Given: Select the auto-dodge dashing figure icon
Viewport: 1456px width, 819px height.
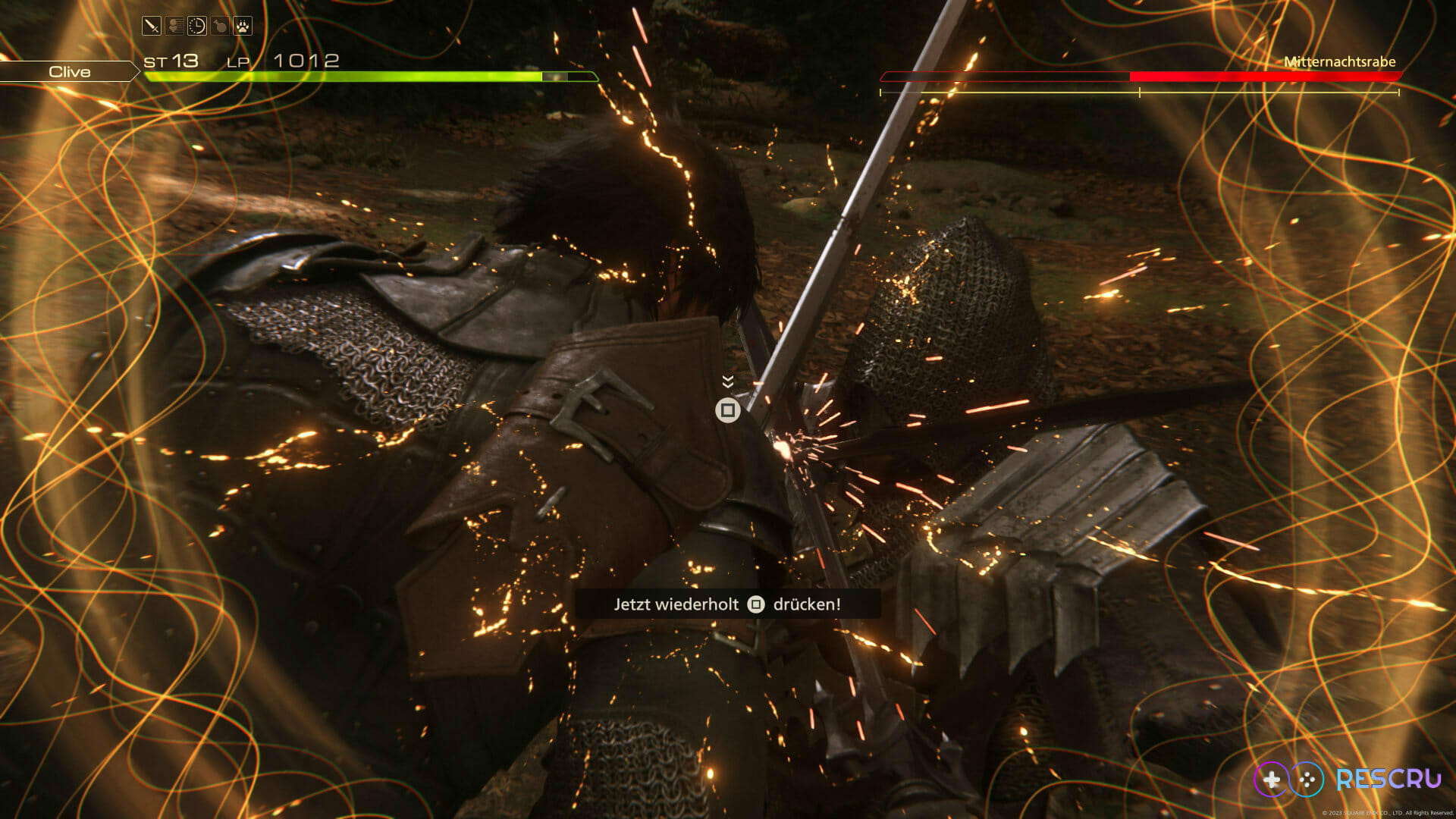Looking at the screenshot, I should point(174,27).
